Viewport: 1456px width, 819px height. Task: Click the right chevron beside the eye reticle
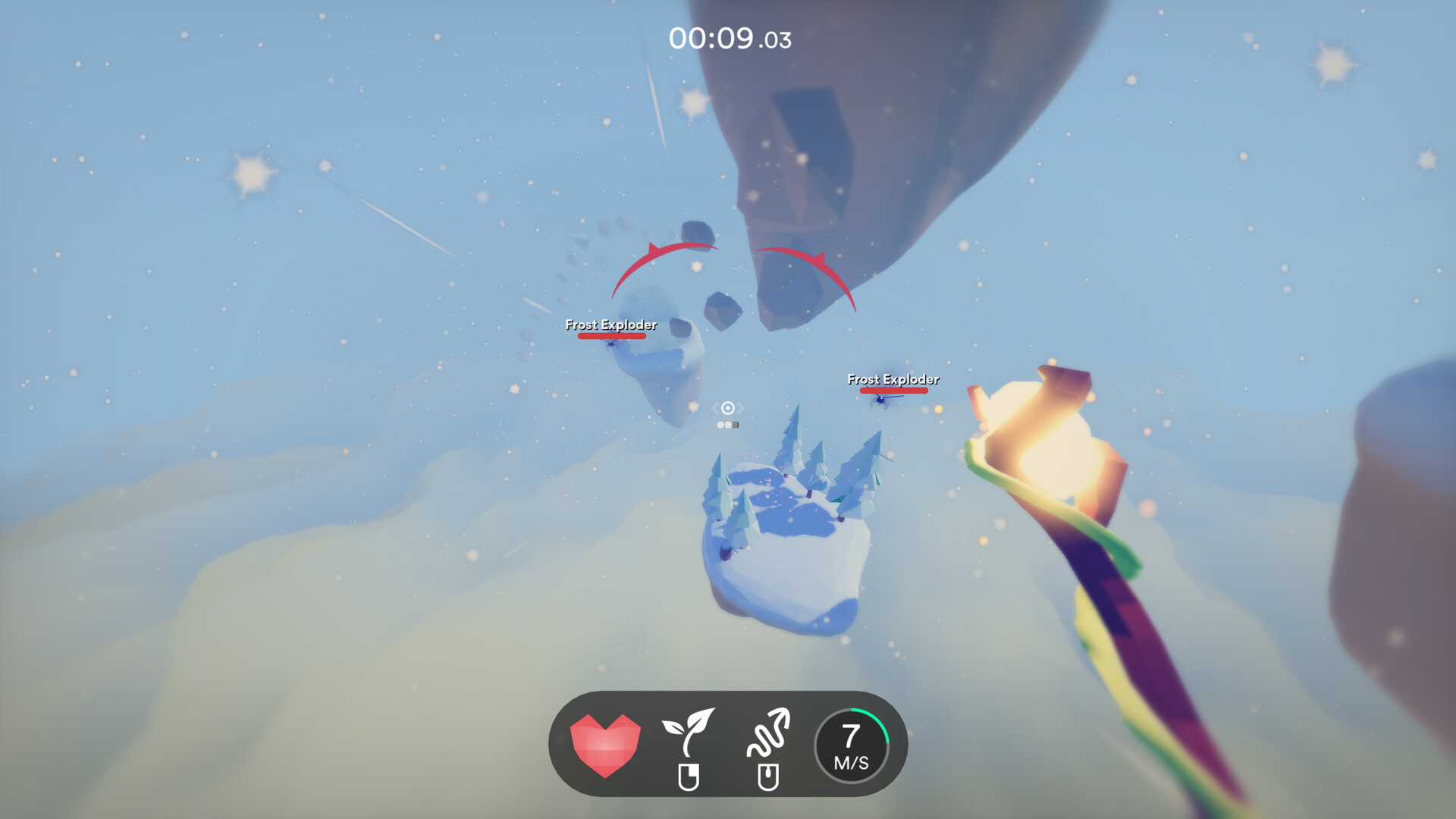tap(739, 408)
